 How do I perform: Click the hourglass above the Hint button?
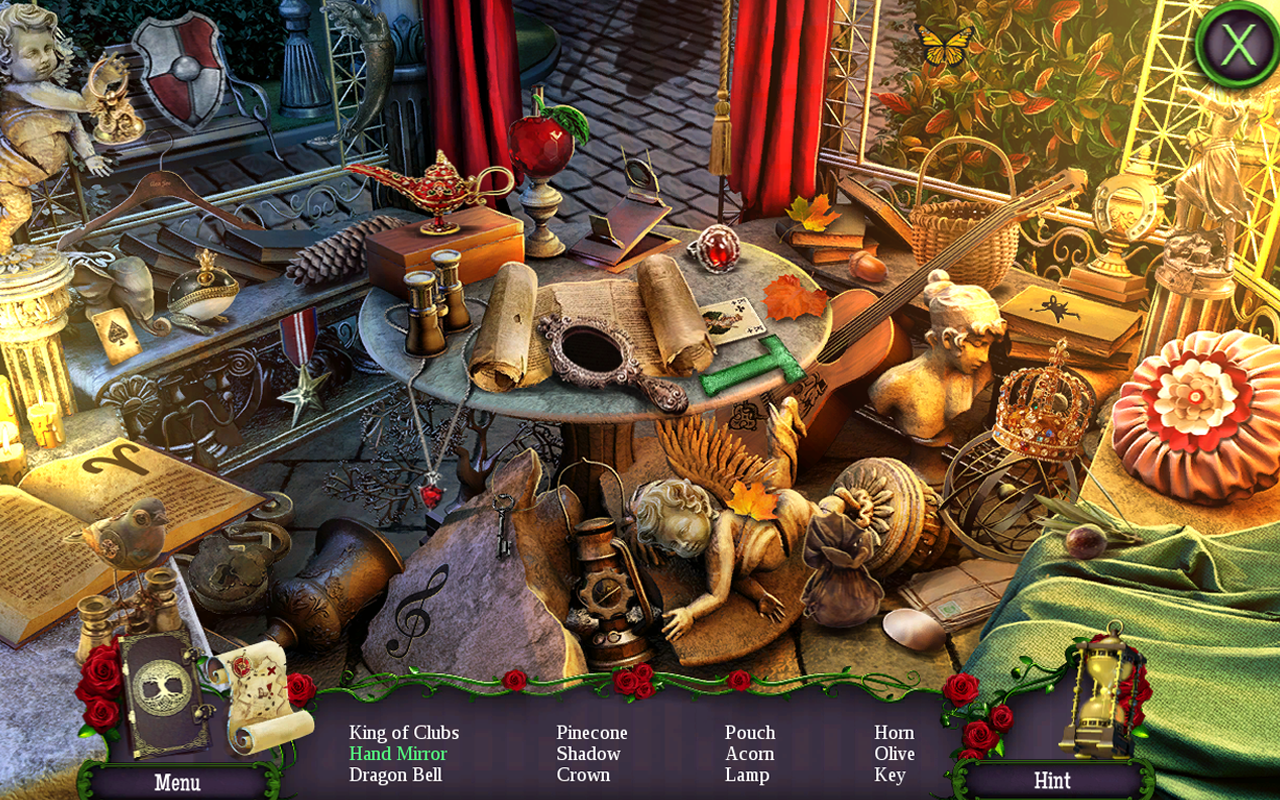pos(1098,690)
